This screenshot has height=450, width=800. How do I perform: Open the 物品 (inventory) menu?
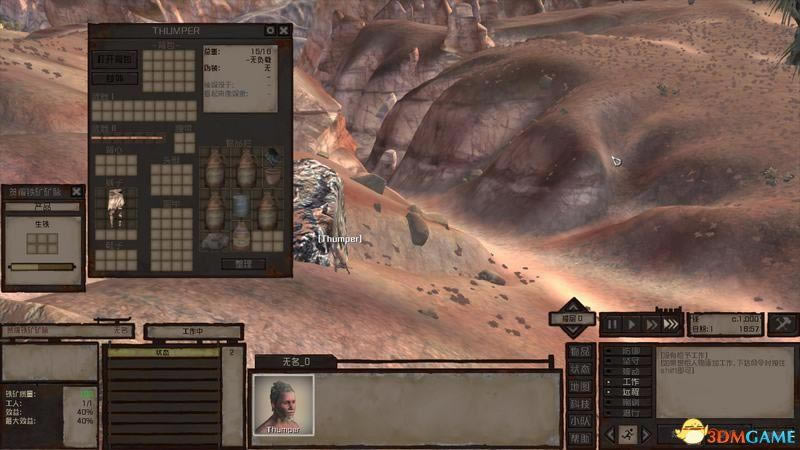pyautogui.click(x=580, y=352)
